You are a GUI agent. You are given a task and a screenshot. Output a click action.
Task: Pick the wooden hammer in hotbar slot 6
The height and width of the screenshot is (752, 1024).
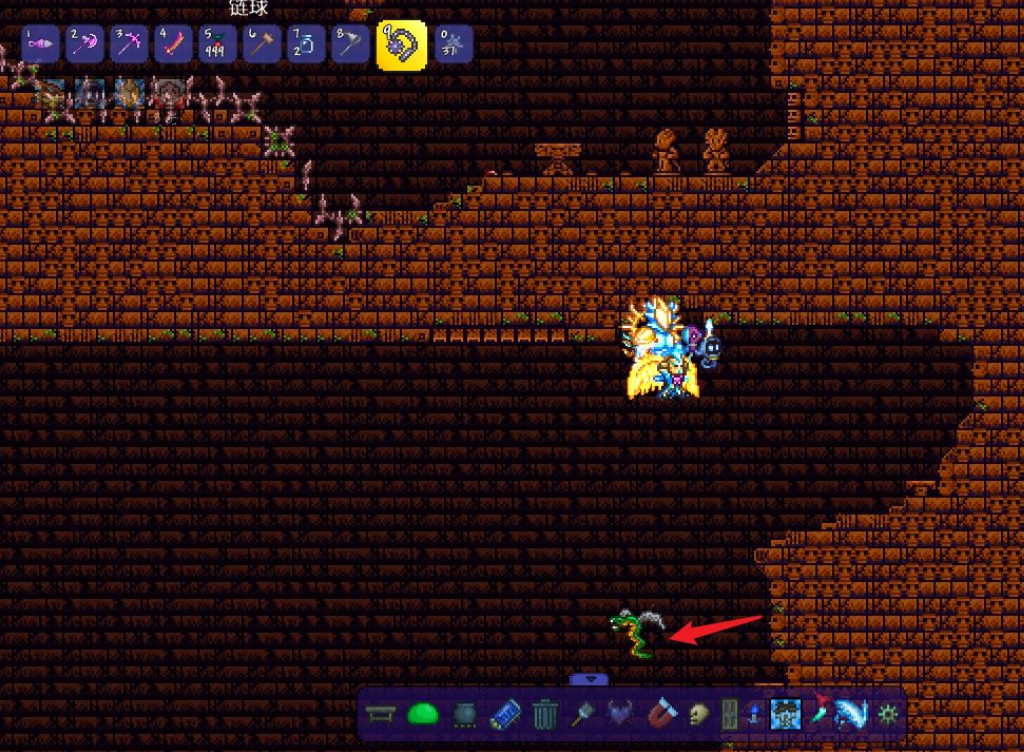point(262,45)
